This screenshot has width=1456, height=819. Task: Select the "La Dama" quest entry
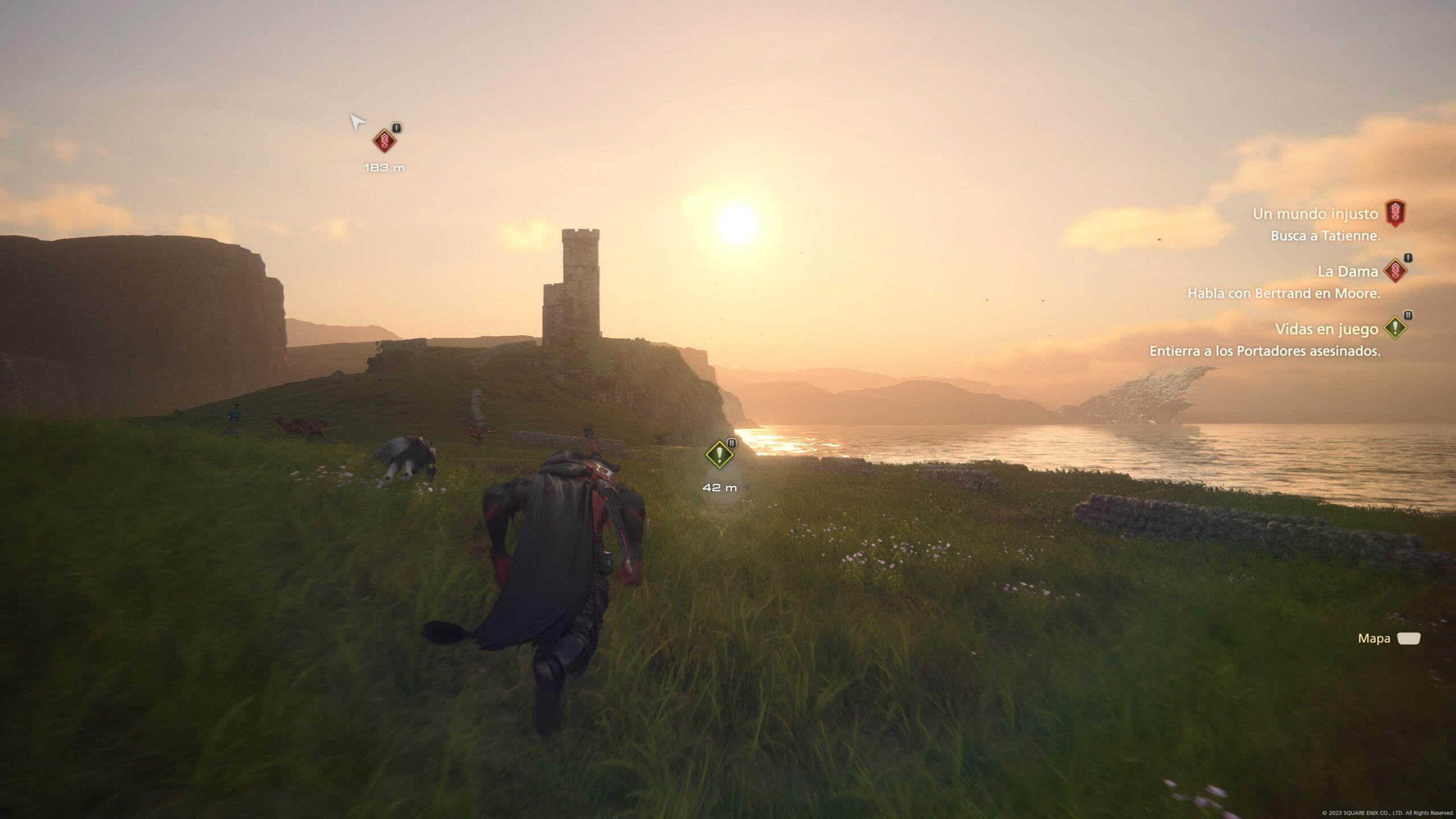coord(1347,272)
